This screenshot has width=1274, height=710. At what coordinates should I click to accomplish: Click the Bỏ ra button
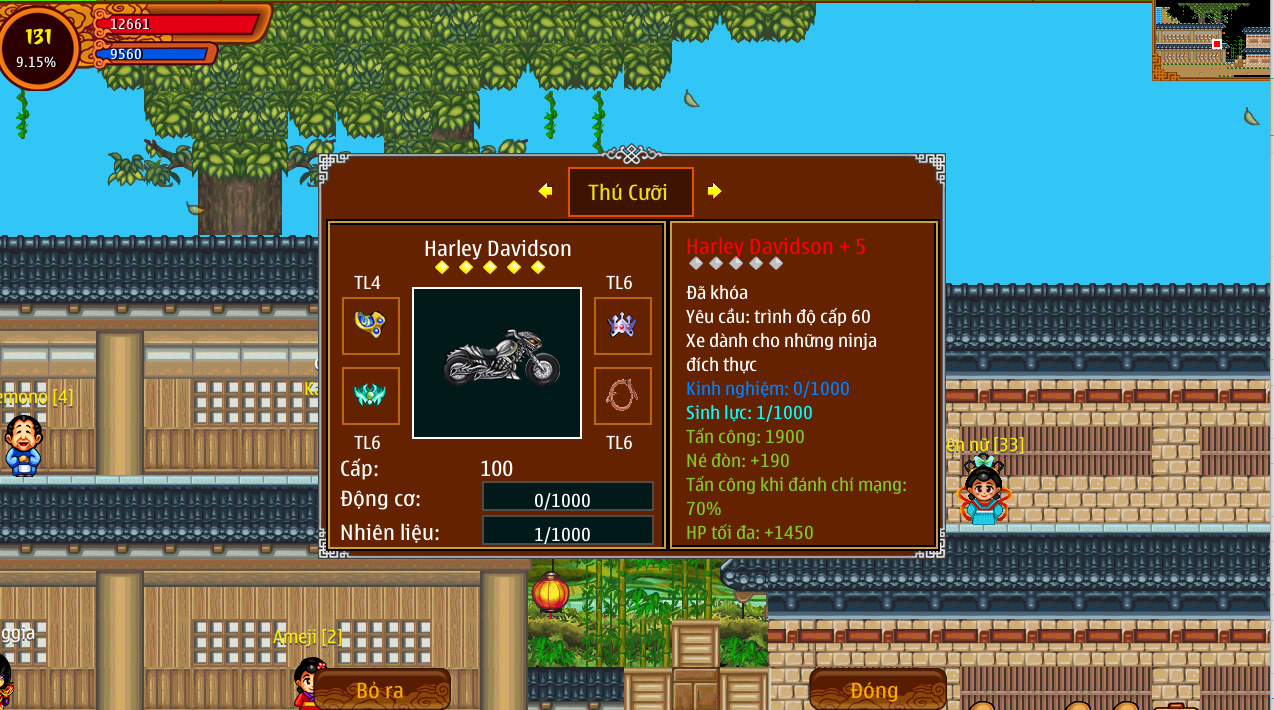(x=381, y=689)
